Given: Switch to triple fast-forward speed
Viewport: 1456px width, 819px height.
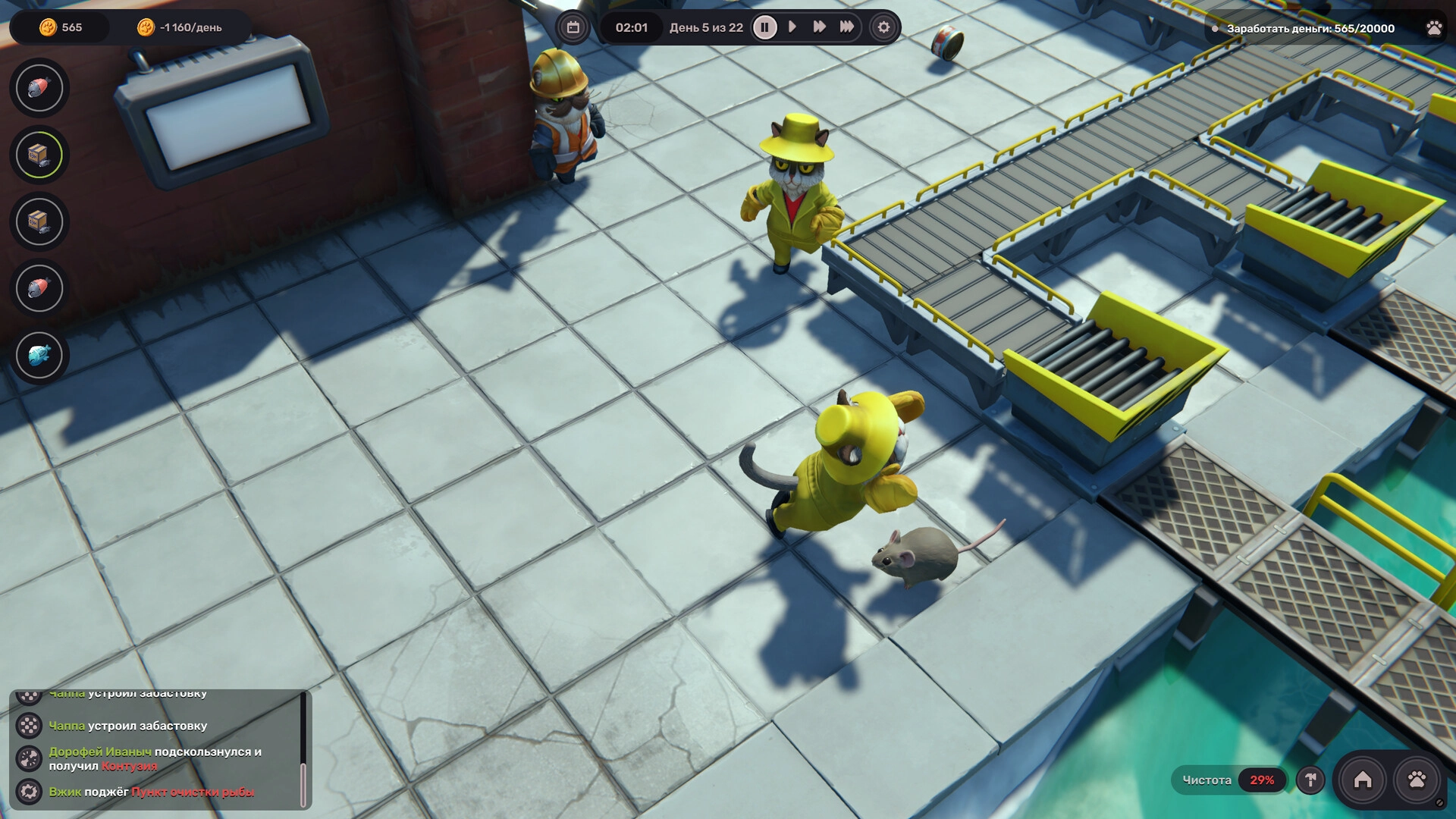Looking at the screenshot, I should 847,27.
